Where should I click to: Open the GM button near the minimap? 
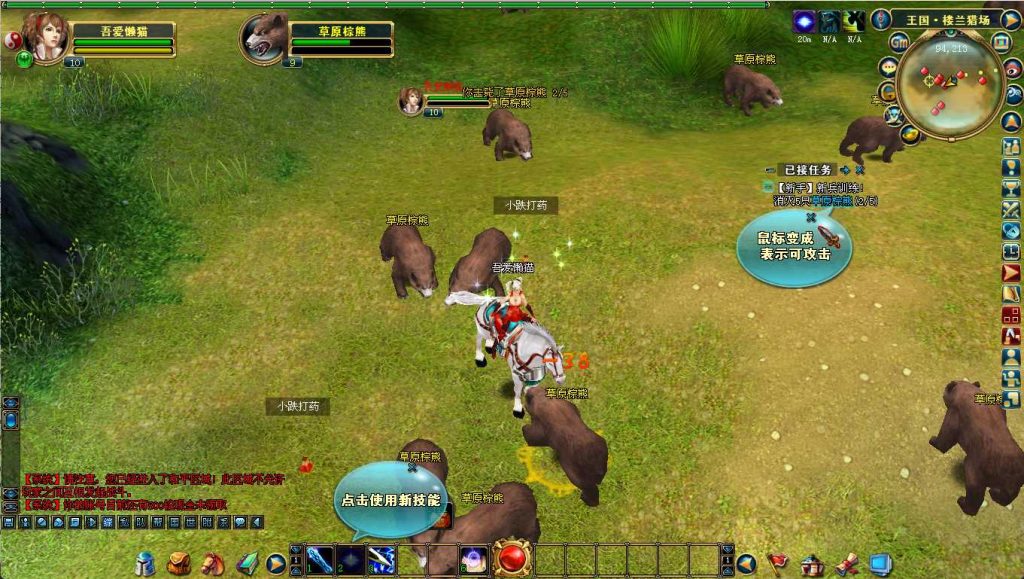tap(898, 42)
